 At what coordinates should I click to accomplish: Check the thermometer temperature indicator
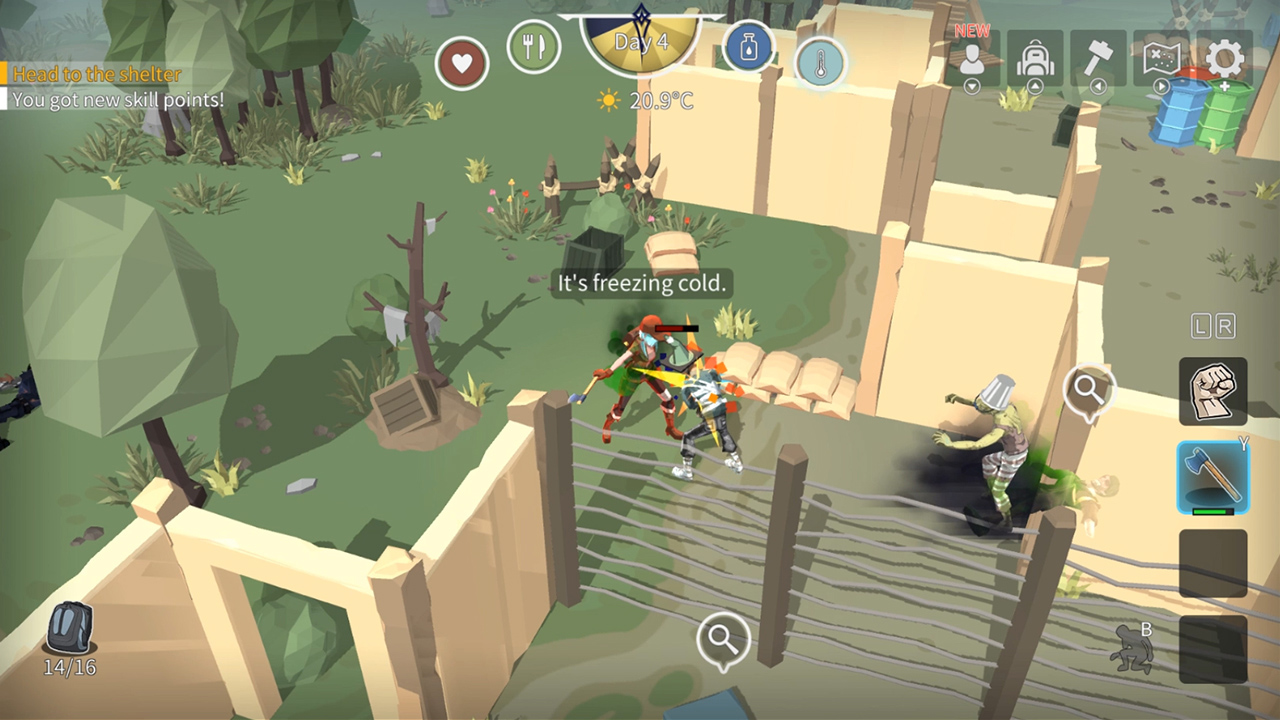[x=819, y=63]
